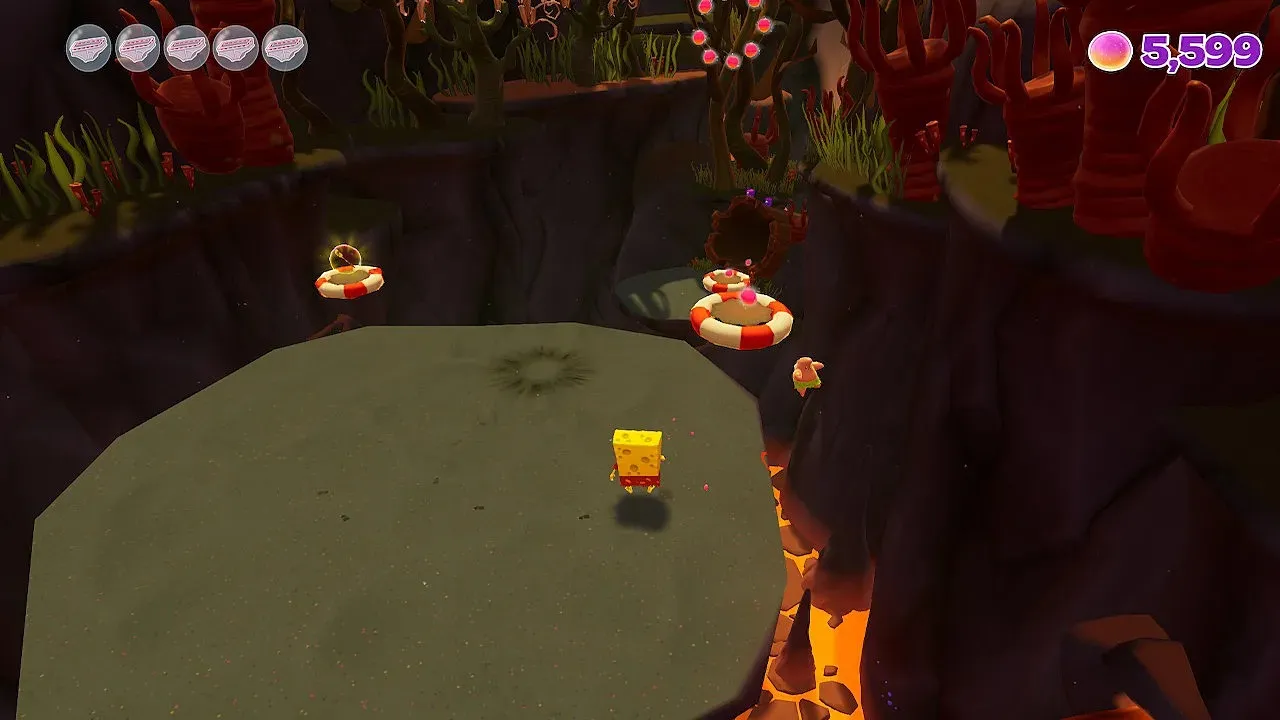Toggle the glowing item atop the left preserver

(344, 257)
